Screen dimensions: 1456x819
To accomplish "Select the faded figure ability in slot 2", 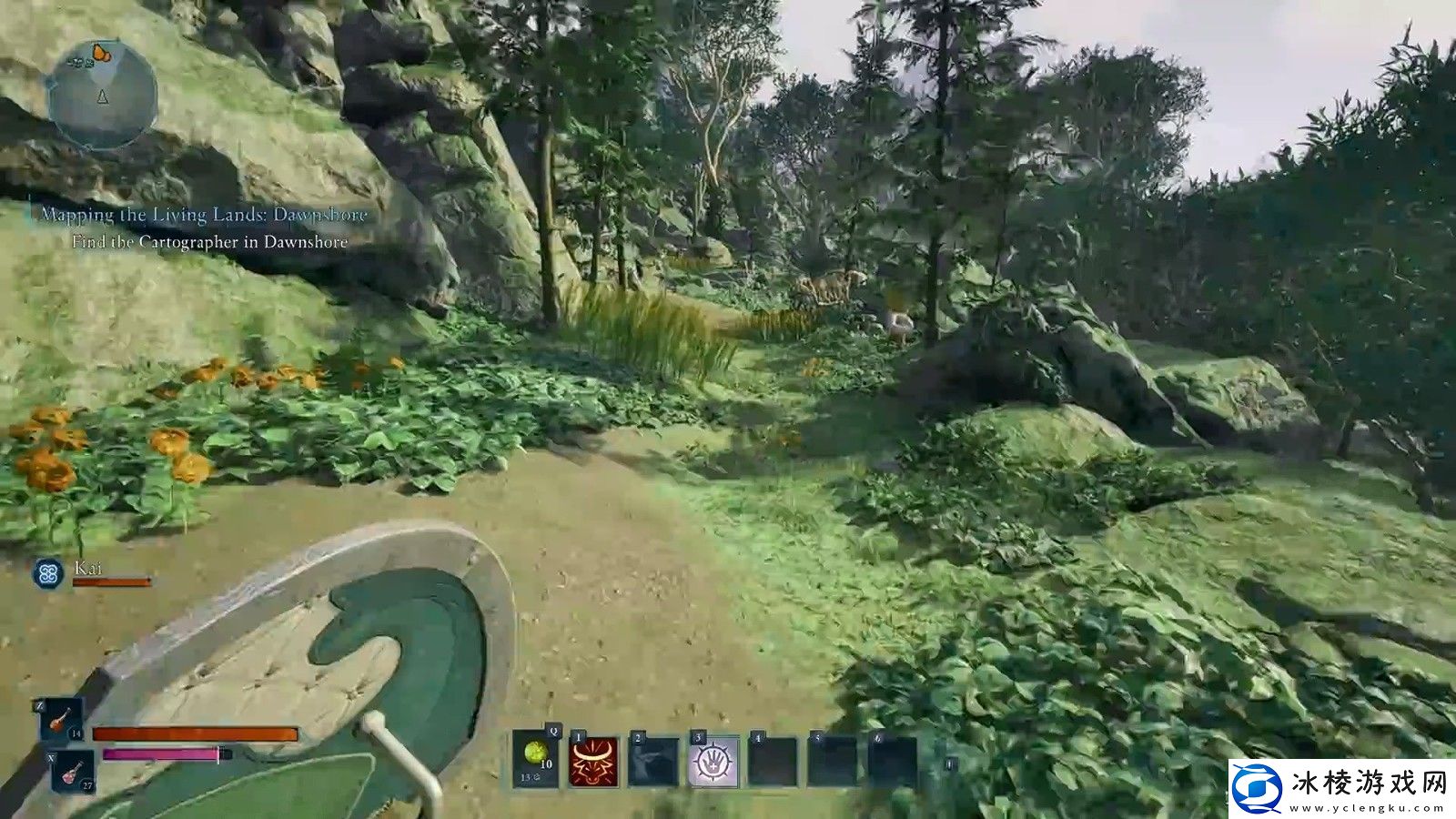I will pyautogui.click(x=653, y=762).
